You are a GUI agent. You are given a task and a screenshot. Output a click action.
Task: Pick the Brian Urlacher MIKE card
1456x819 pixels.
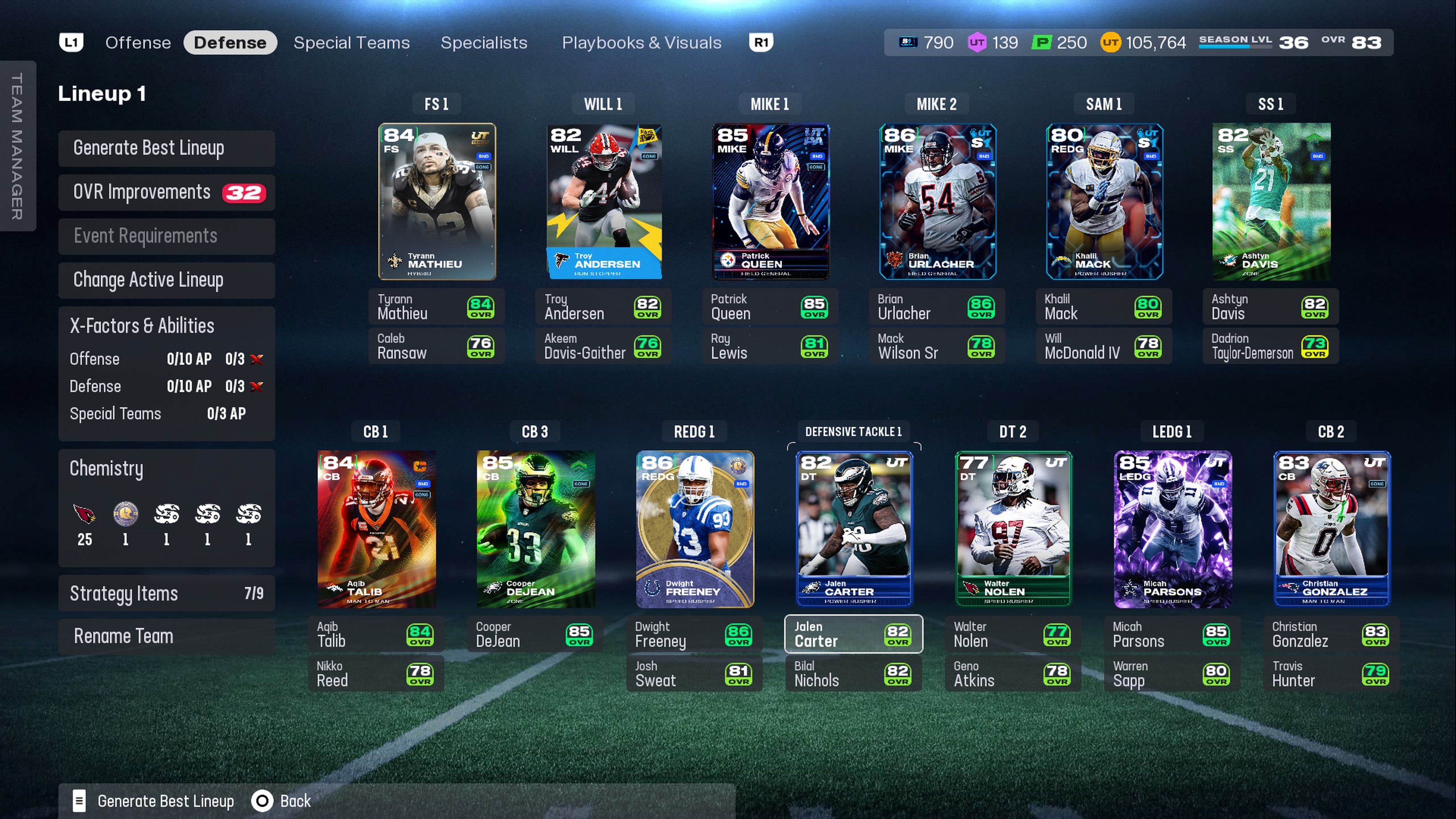pyautogui.click(x=937, y=201)
